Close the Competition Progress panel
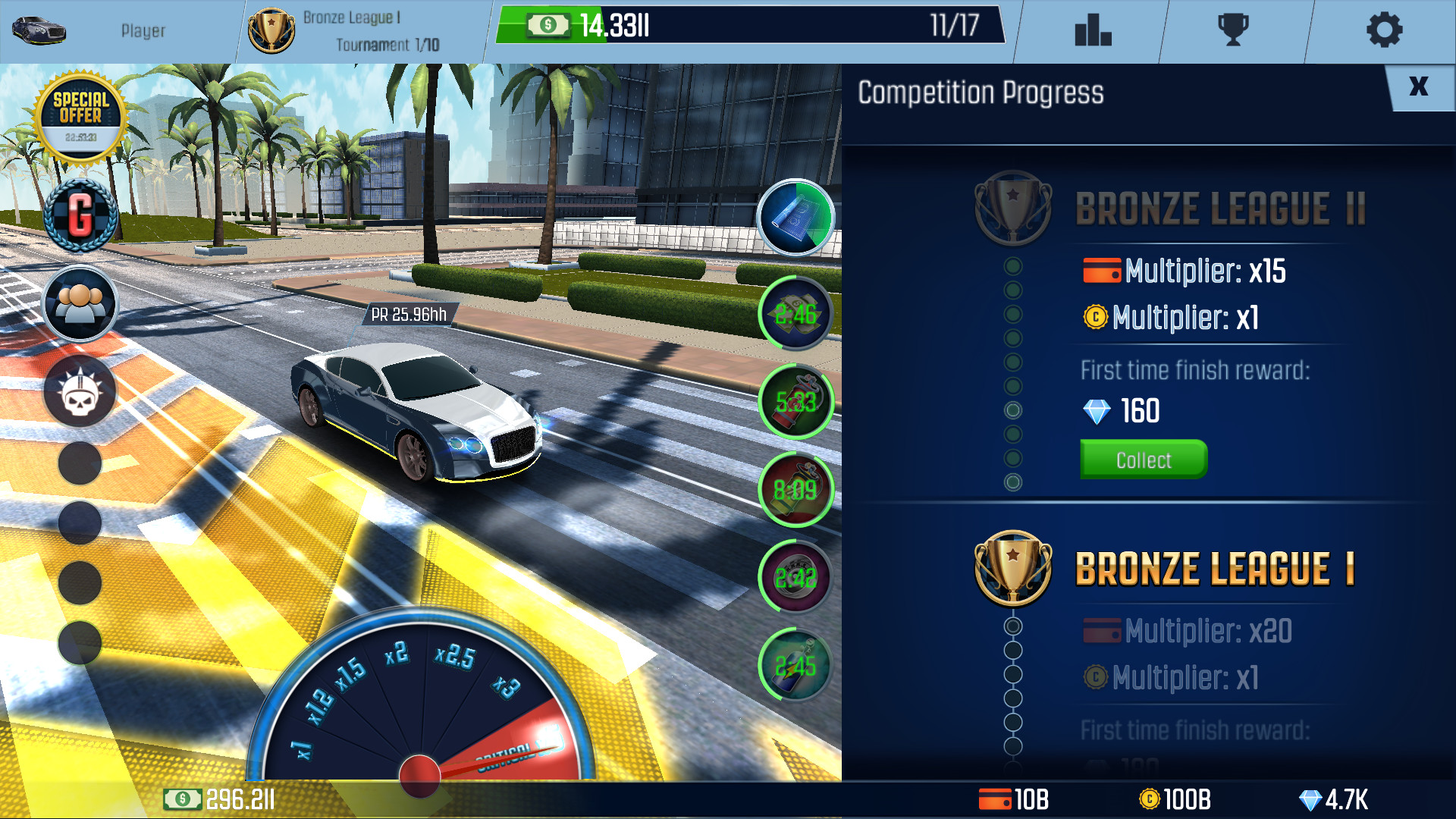Image resolution: width=1456 pixels, height=819 pixels. point(1420,87)
